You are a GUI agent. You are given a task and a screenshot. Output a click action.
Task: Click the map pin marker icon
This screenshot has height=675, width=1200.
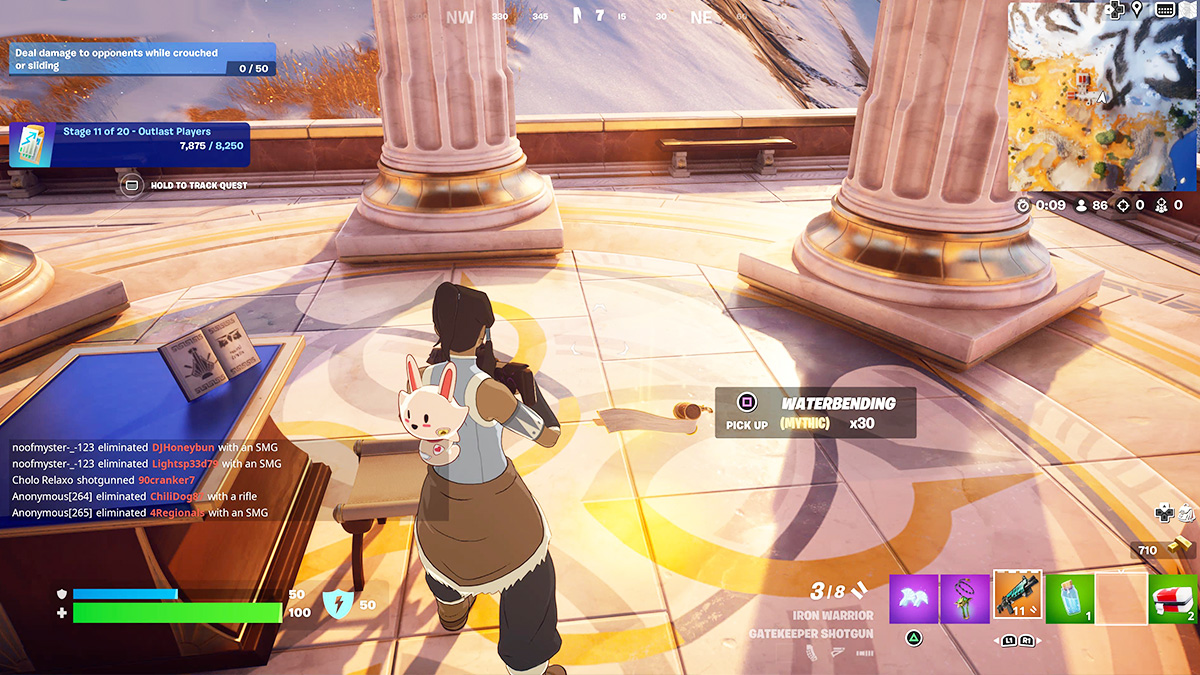[x=1137, y=9]
